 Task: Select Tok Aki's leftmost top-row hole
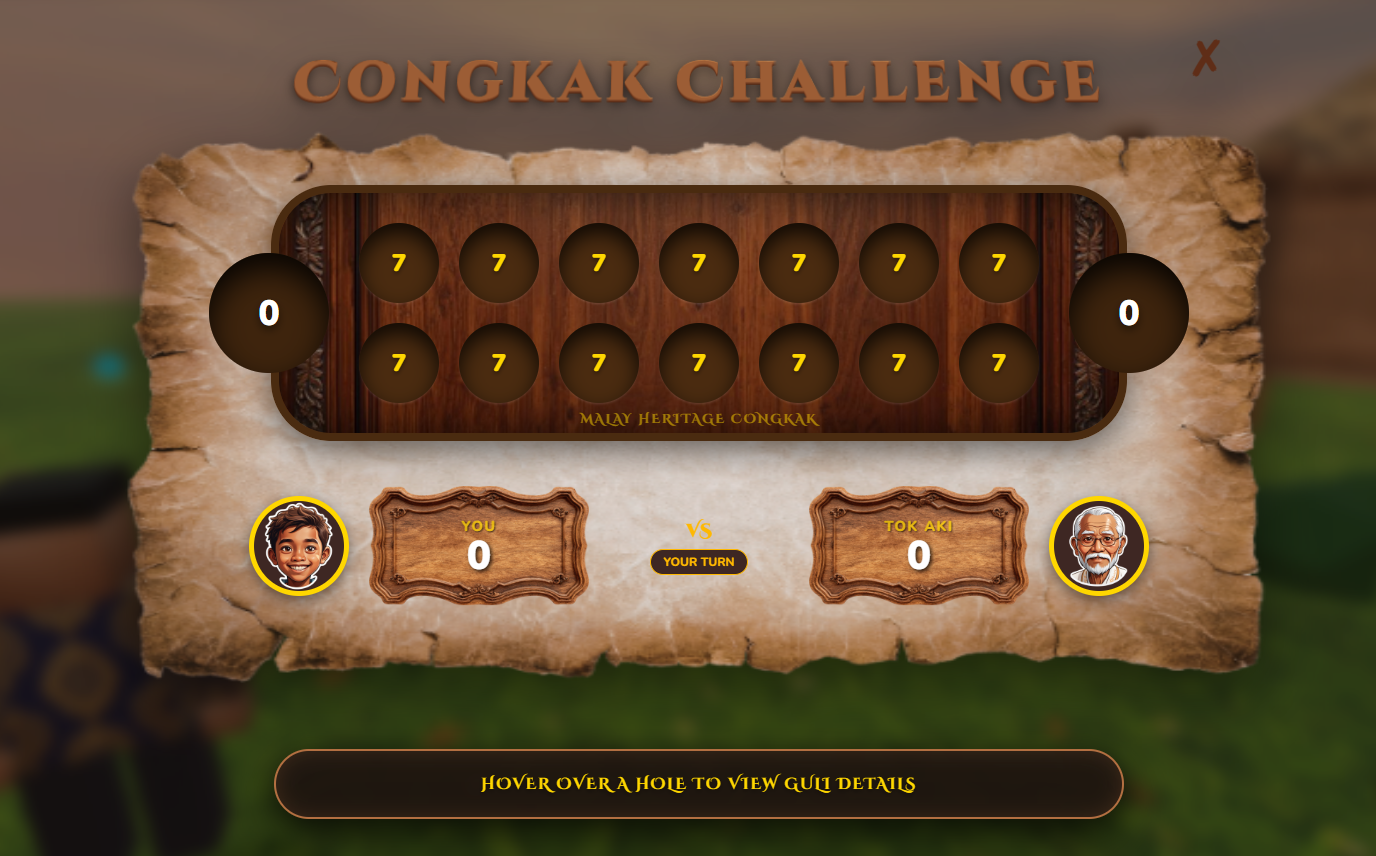[x=400, y=262]
